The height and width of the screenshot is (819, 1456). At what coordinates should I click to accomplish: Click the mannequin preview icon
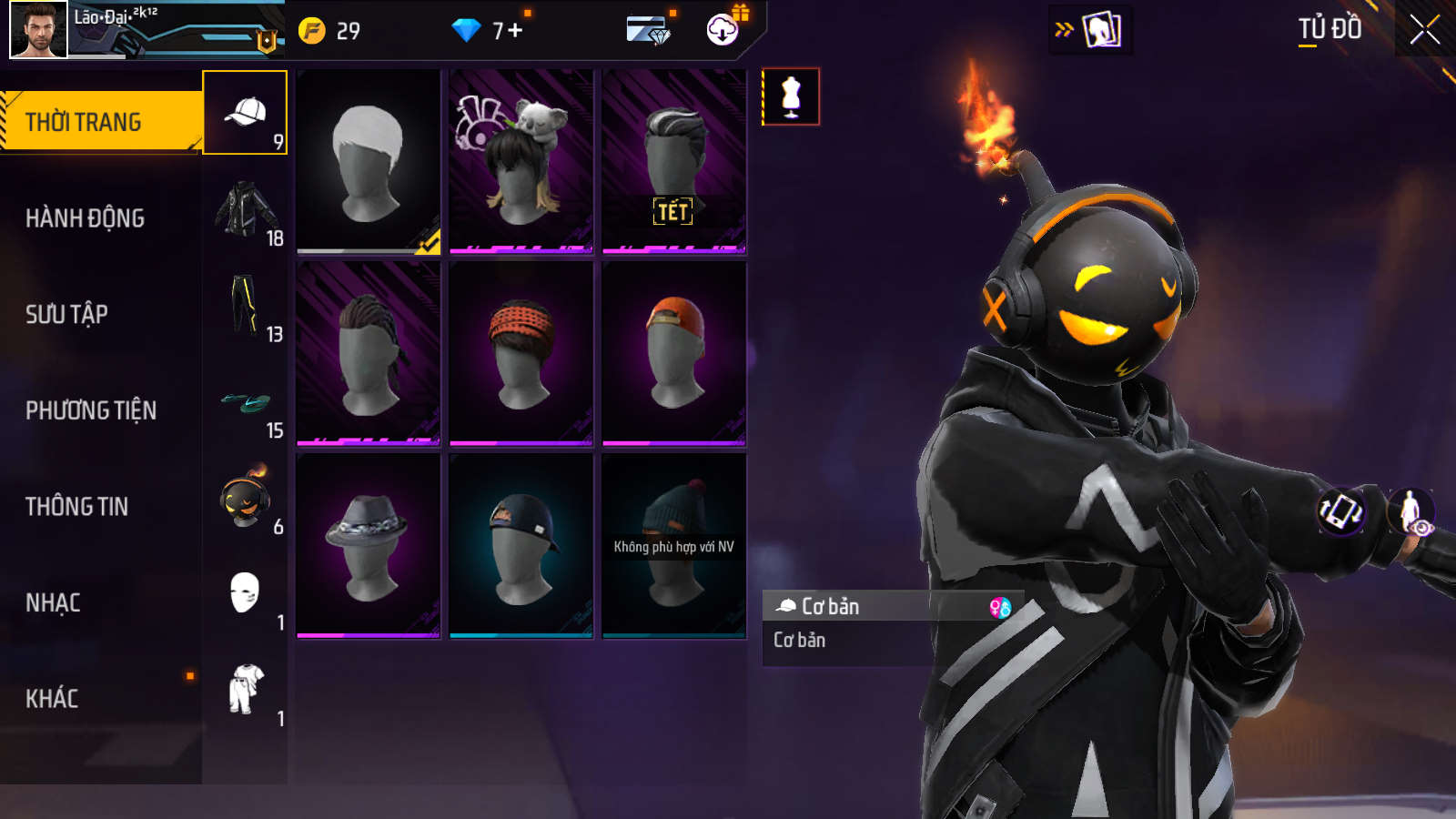tap(791, 96)
